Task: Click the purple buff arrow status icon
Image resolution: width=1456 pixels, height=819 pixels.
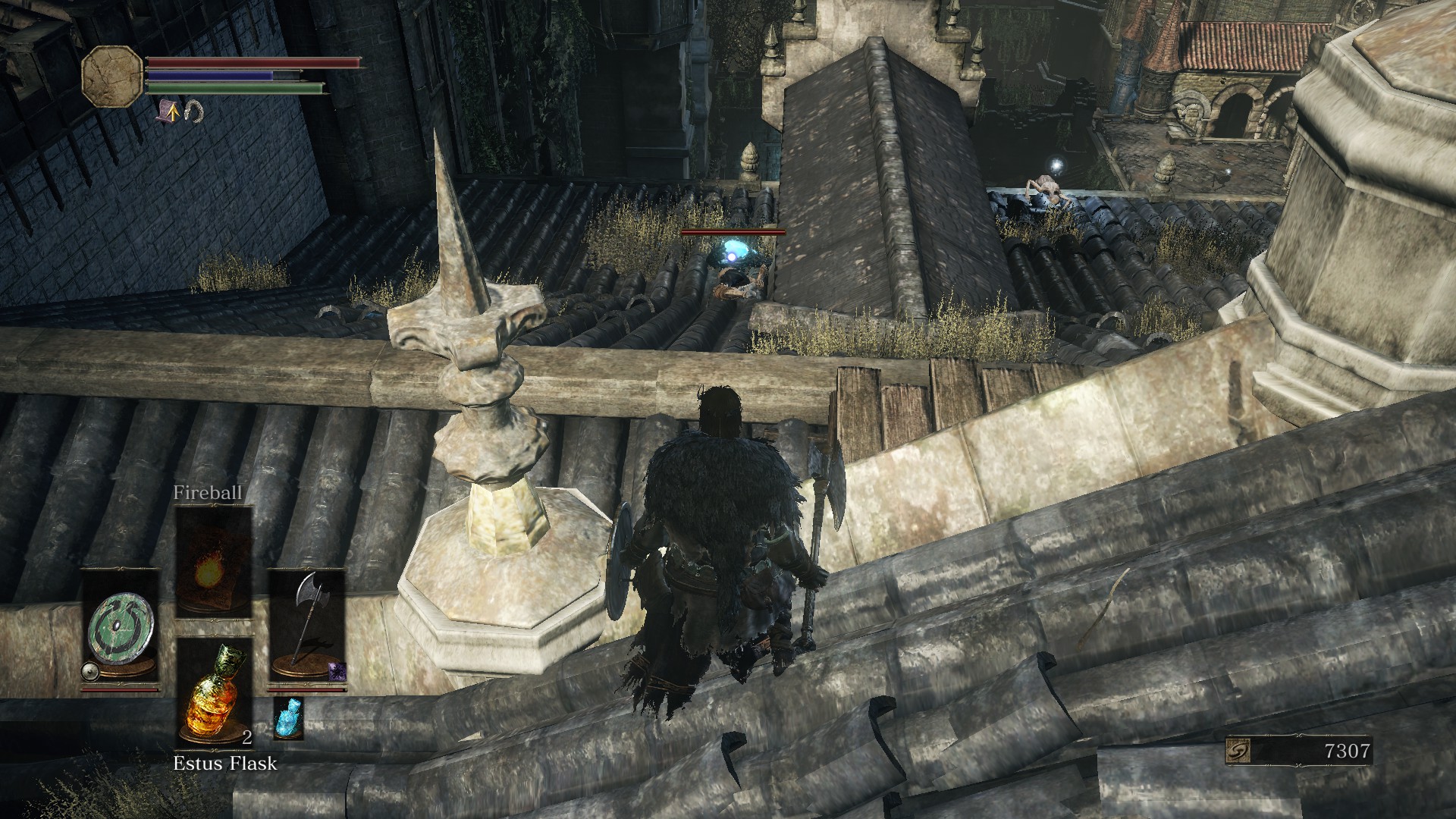Action: pos(169,112)
